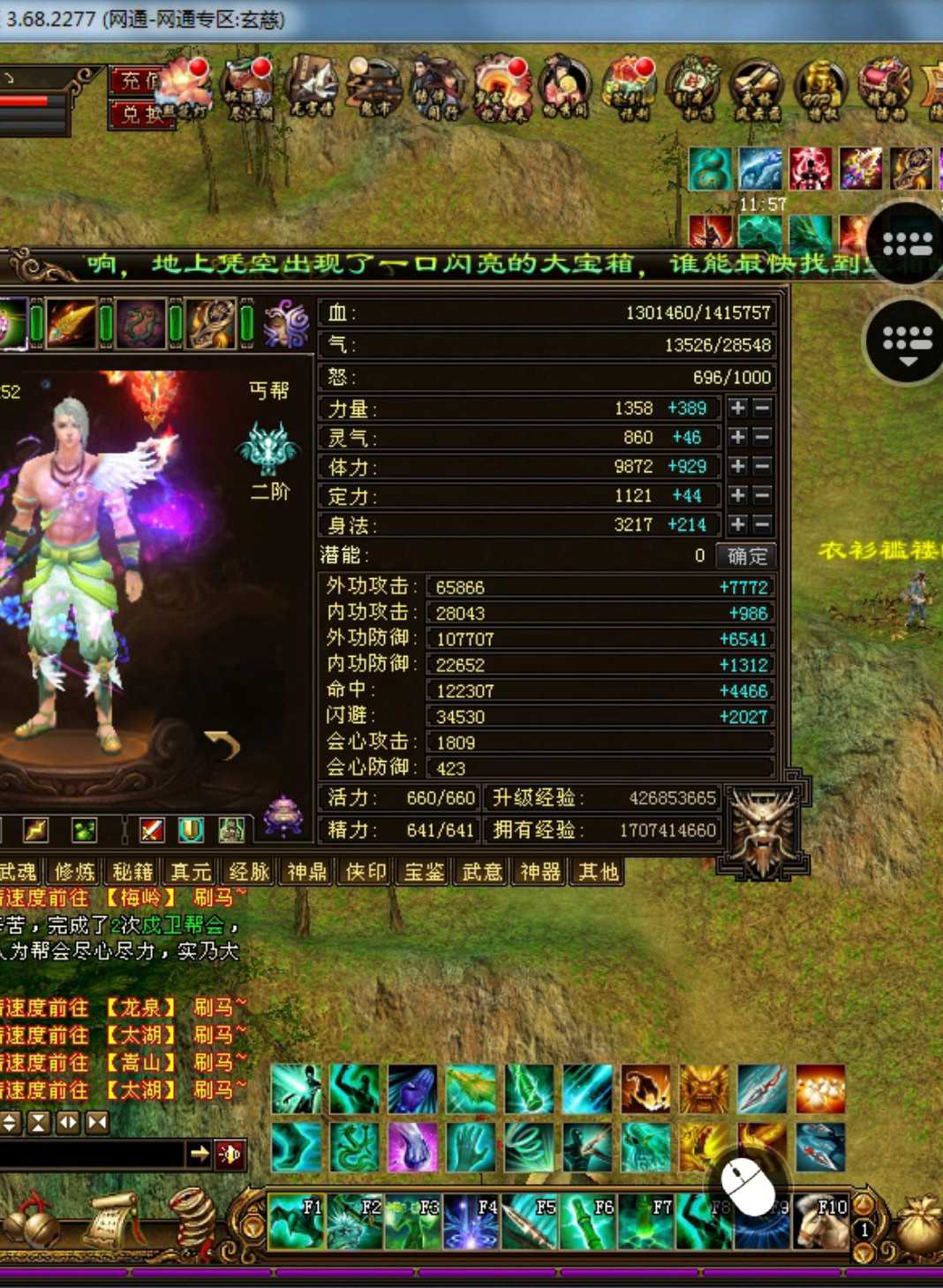Increase 力量 stat with its plus button

click(x=737, y=408)
